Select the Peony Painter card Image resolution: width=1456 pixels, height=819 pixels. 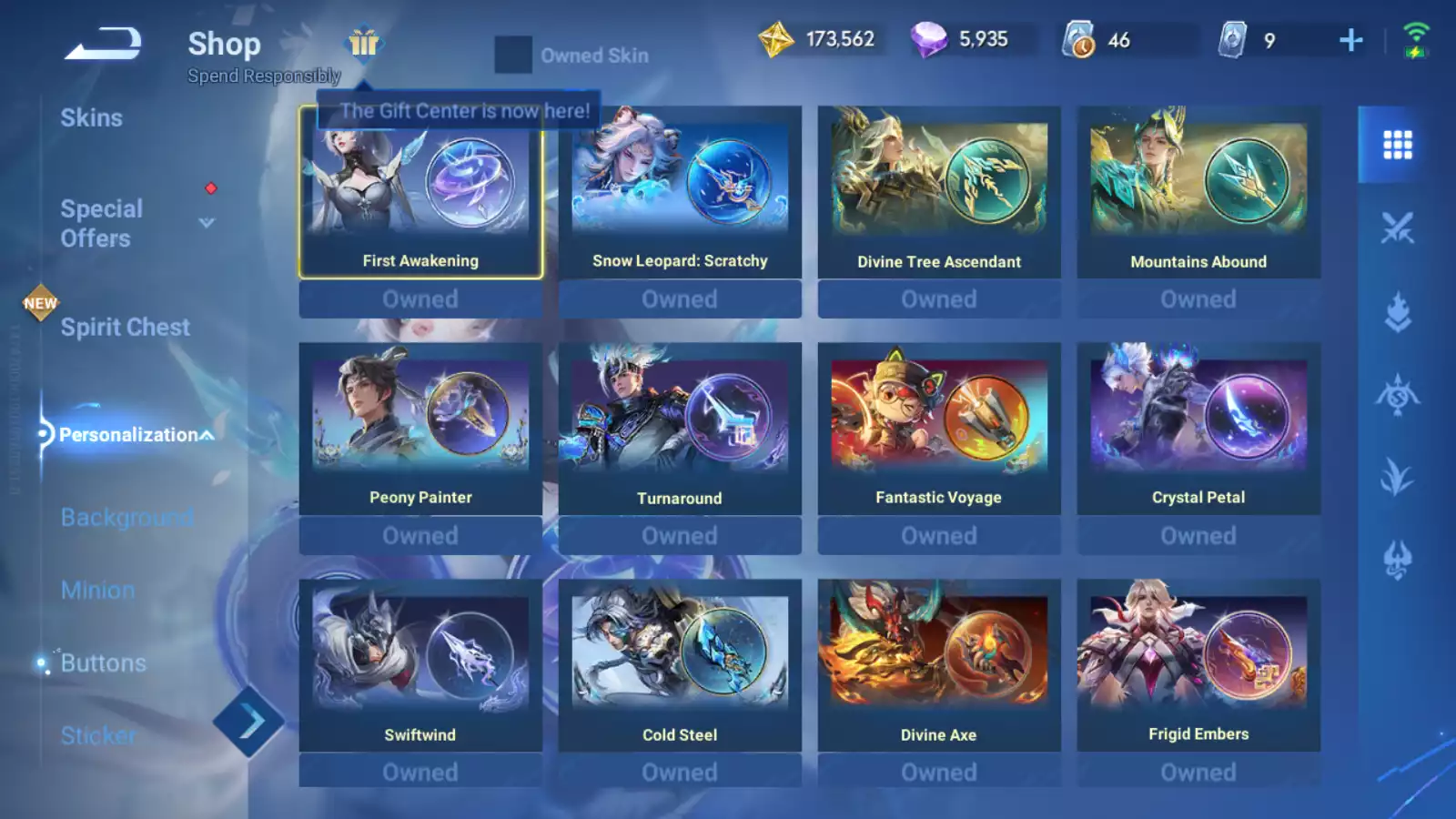coord(420,429)
